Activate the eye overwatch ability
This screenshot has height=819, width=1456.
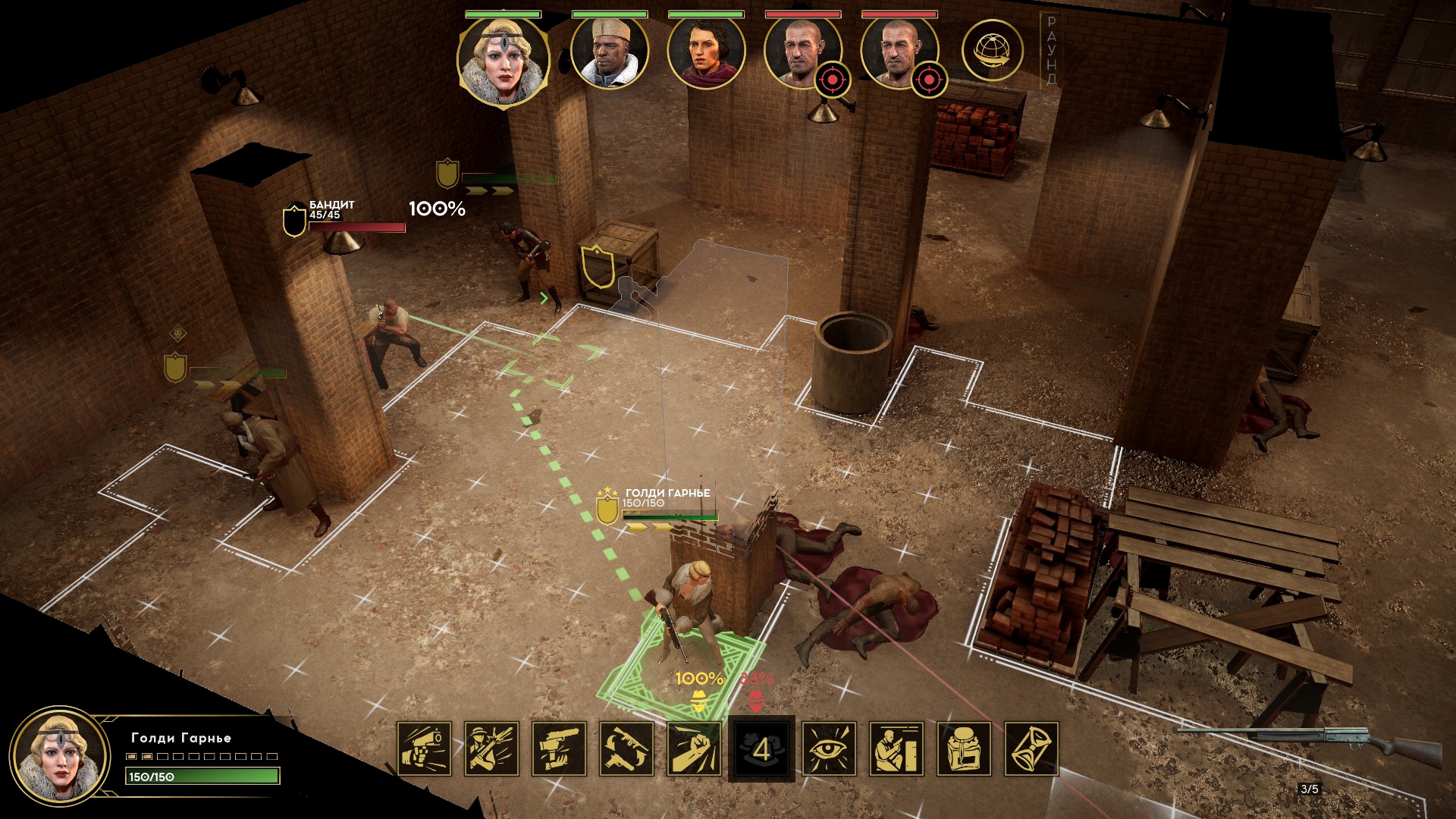pos(829,749)
